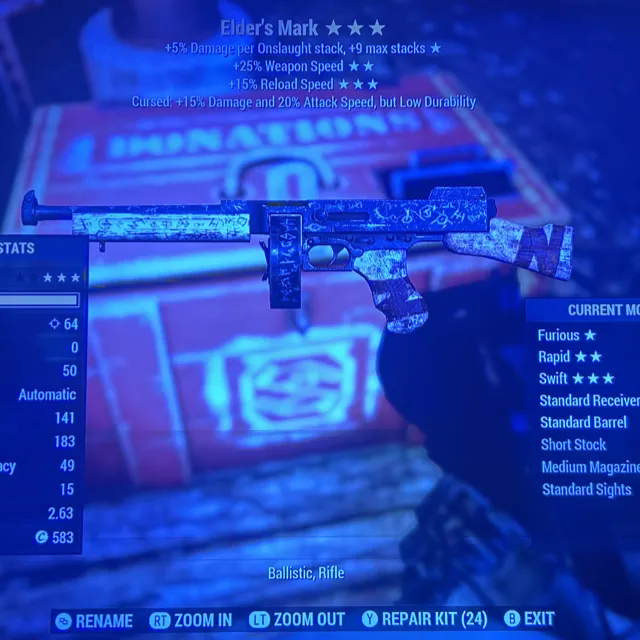Viewport: 640px width, 640px height.
Task: Select the Zoom Out action
Action: [297, 620]
